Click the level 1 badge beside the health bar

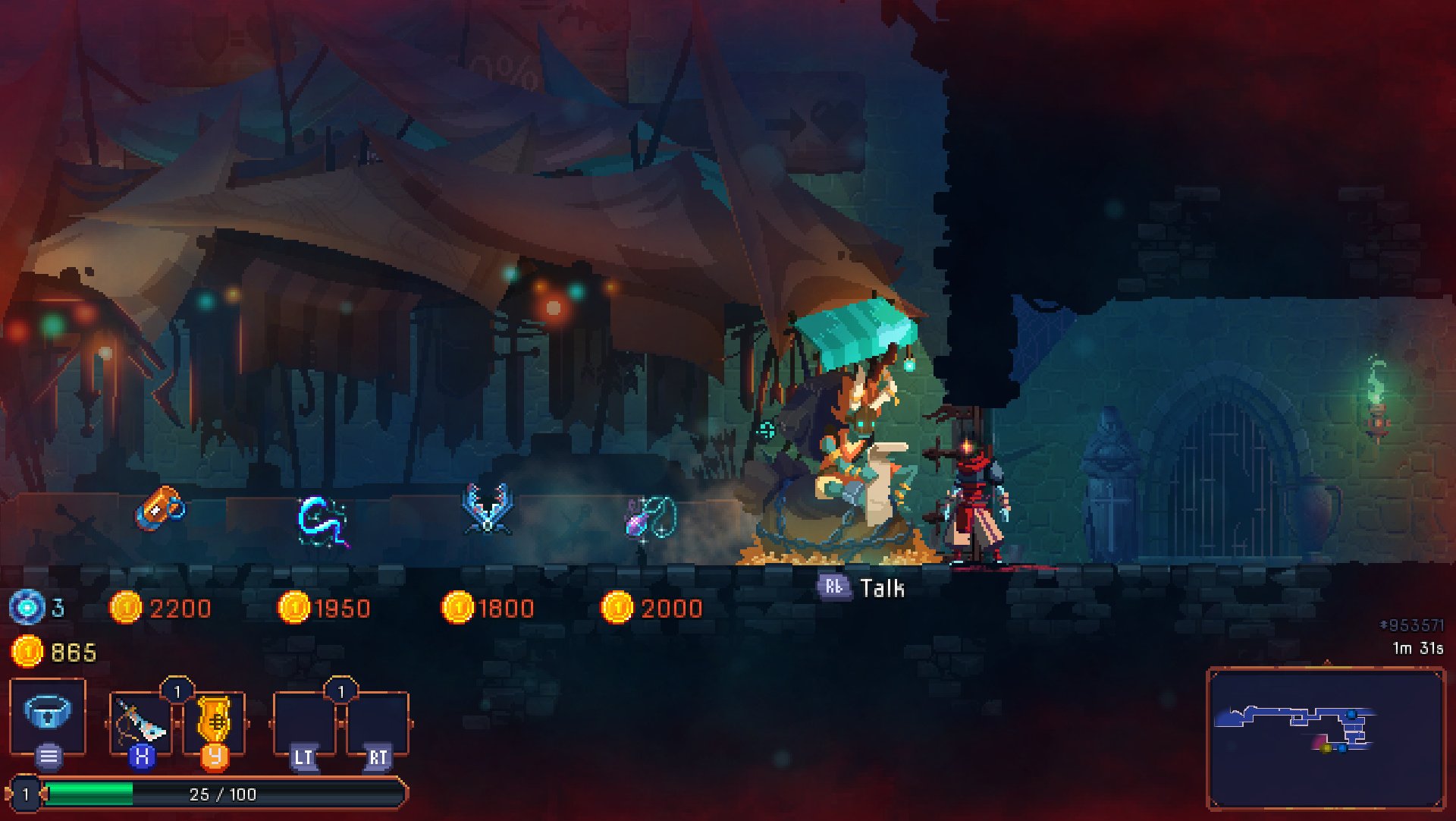(25, 794)
